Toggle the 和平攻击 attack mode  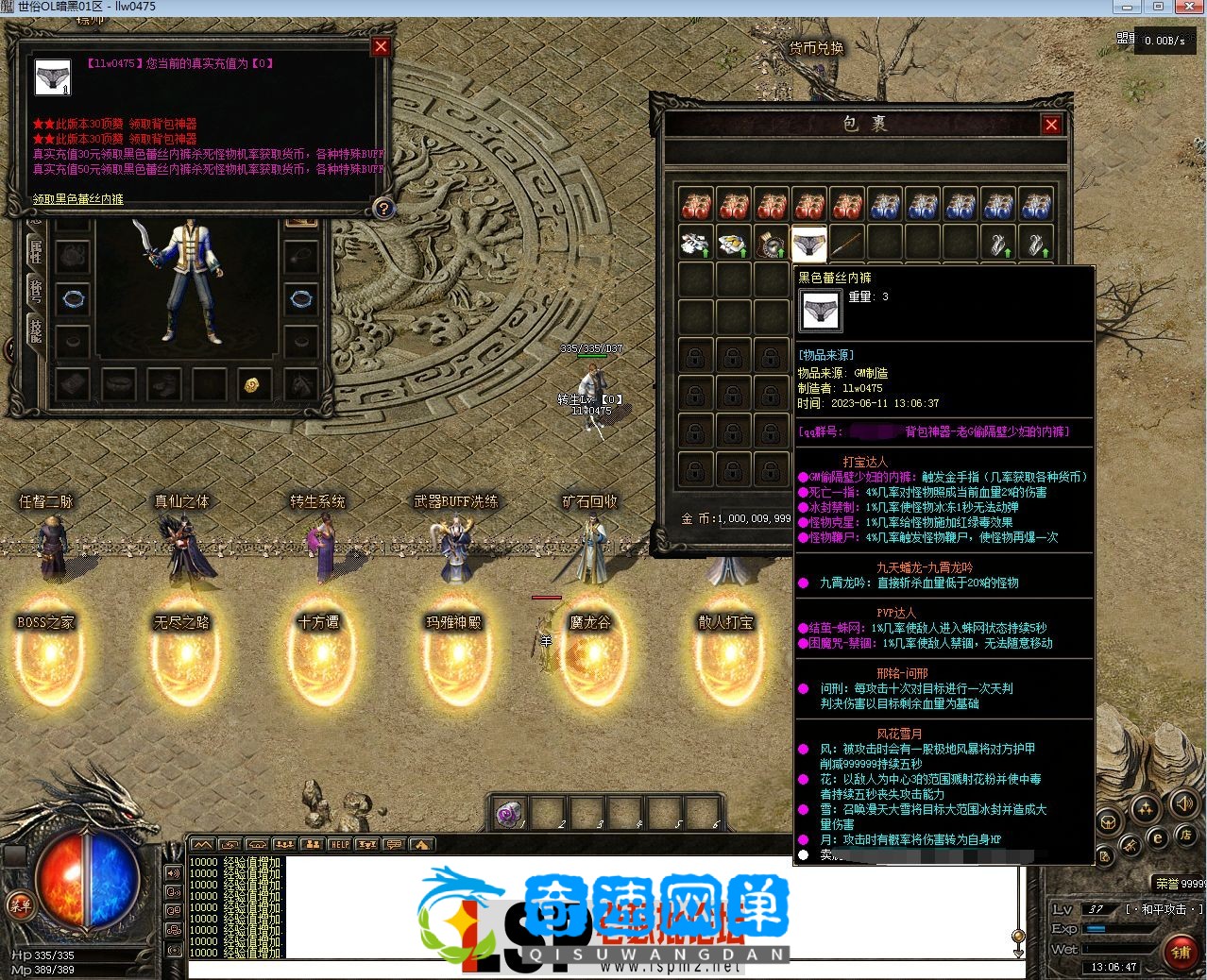click(x=1164, y=909)
